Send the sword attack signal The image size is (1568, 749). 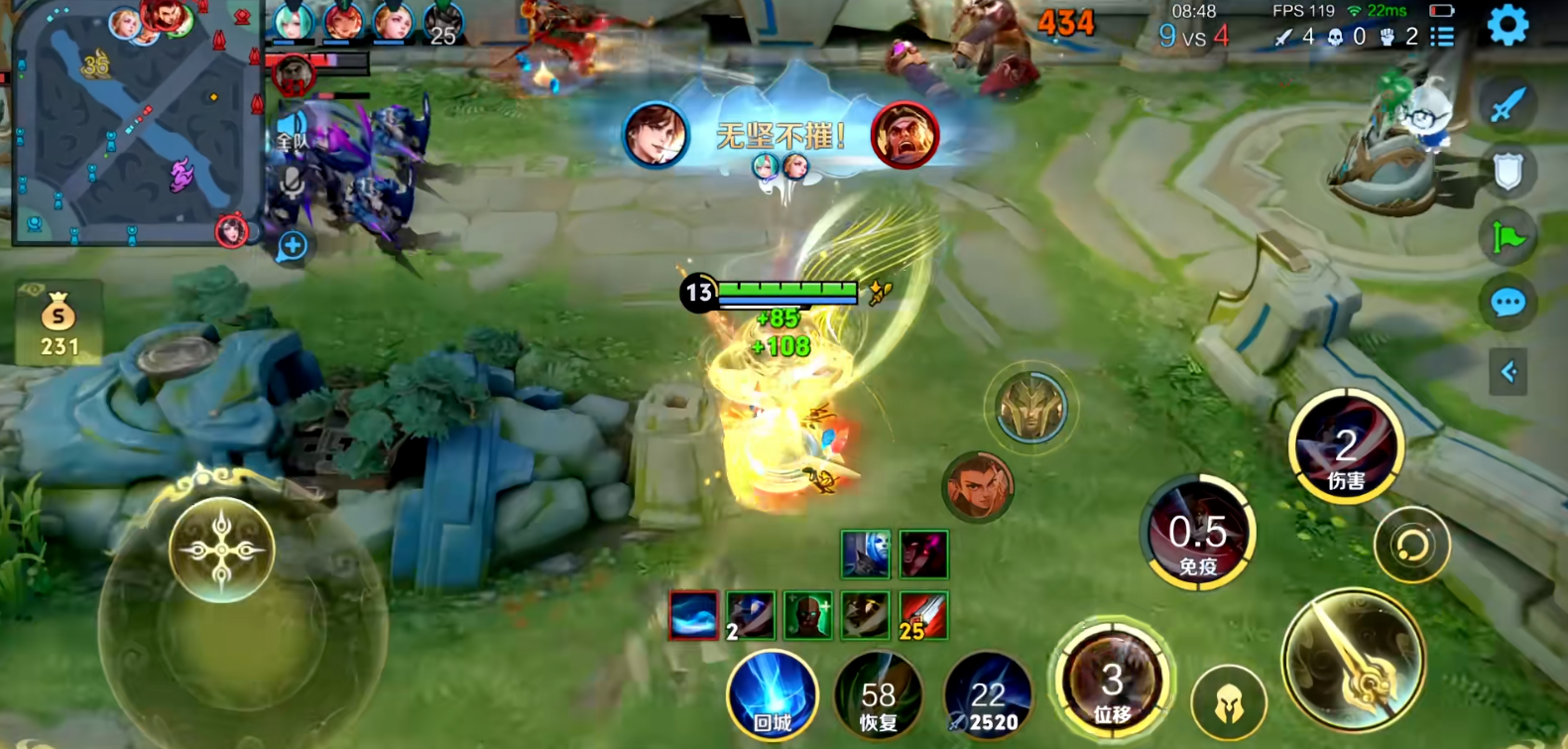(1508, 105)
